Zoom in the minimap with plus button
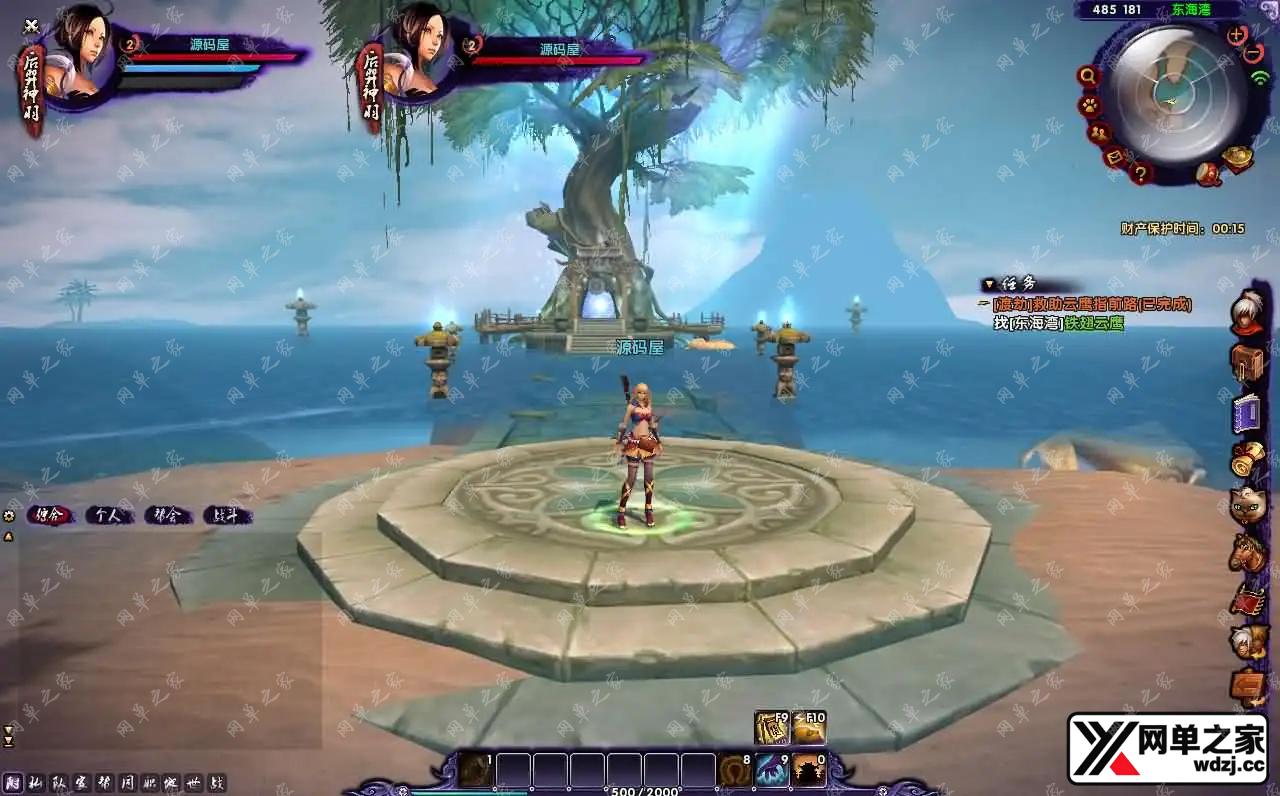The image size is (1280, 796). [1237, 35]
